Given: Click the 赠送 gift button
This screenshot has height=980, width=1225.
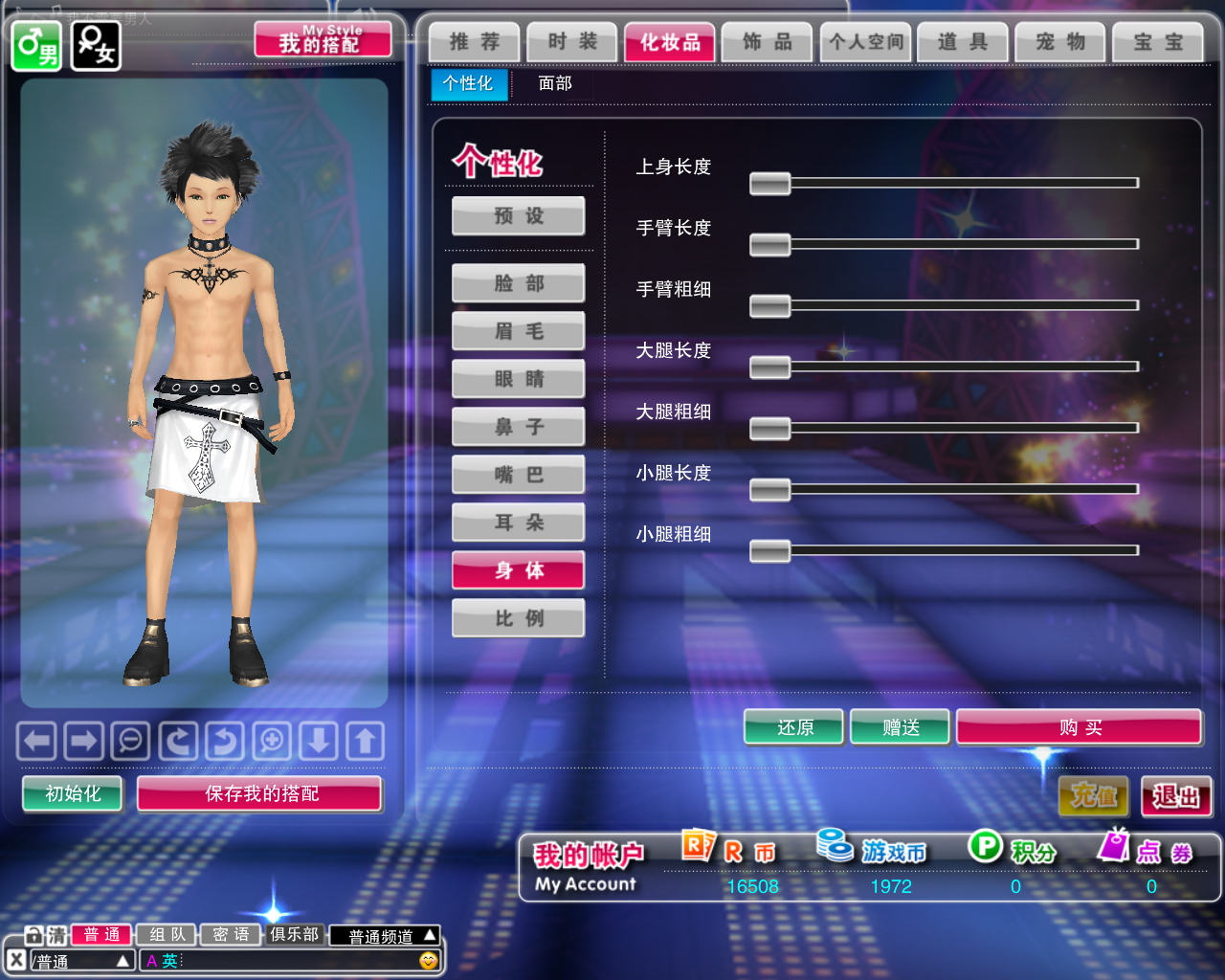Looking at the screenshot, I should coord(900,727).
